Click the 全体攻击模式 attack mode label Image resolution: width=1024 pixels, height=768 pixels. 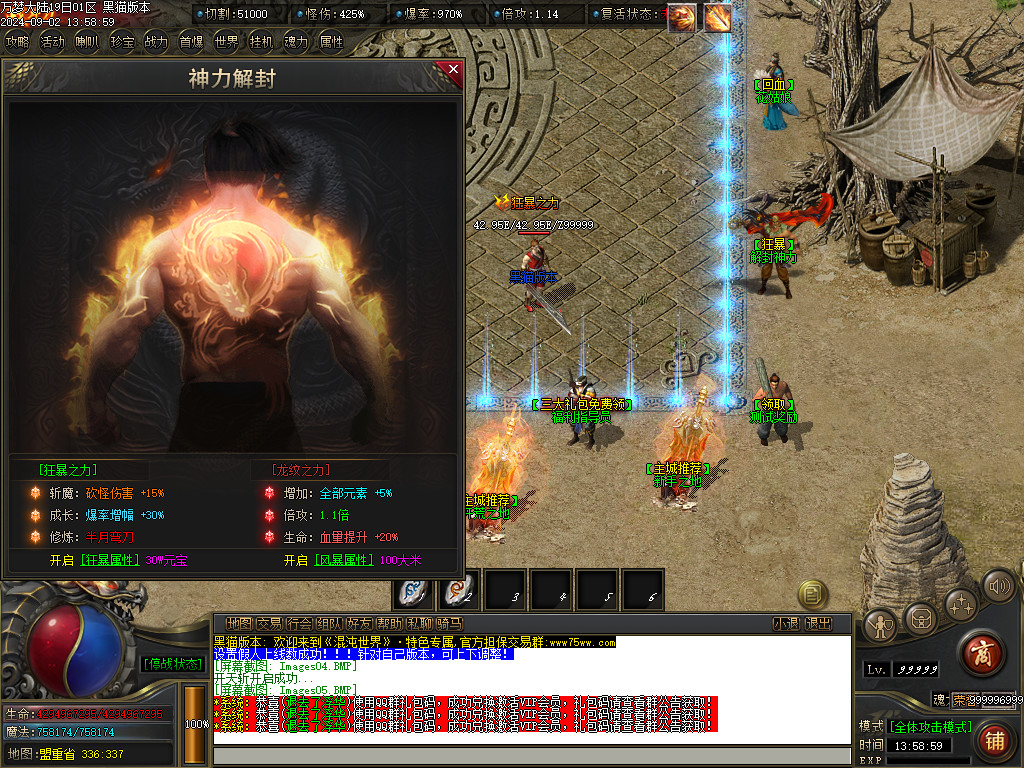(930, 726)
